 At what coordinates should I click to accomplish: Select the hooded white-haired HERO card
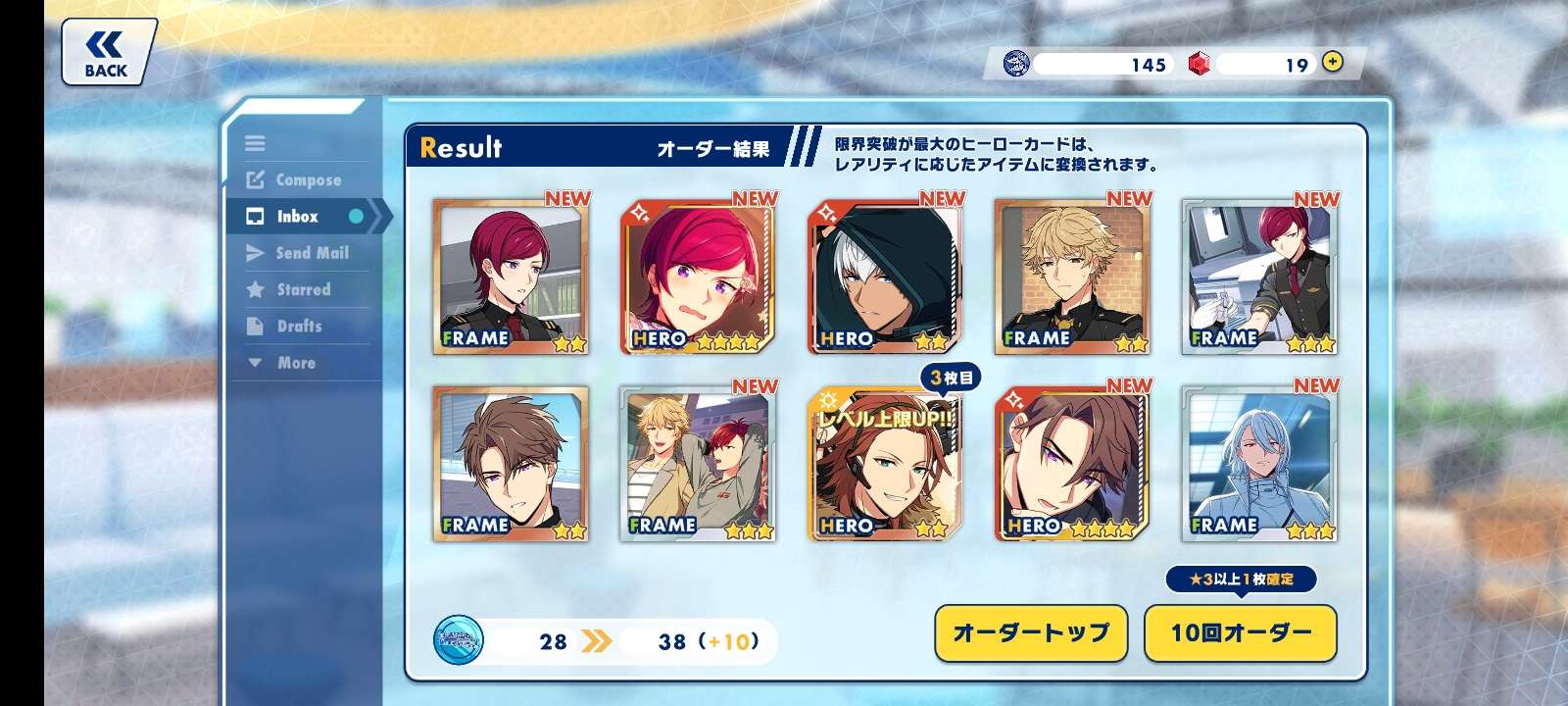pyautogui.click(x=884, y=277)
